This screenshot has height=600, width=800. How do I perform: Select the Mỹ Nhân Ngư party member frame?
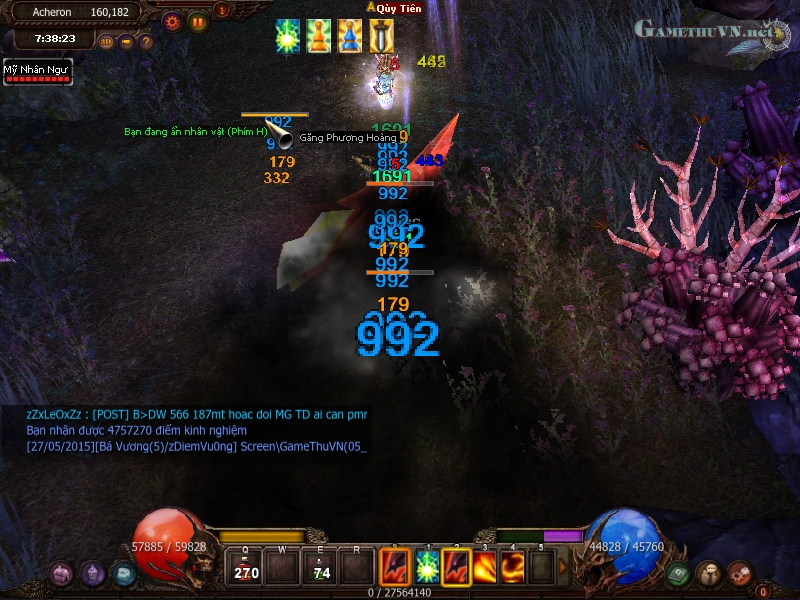coord(37,72)
